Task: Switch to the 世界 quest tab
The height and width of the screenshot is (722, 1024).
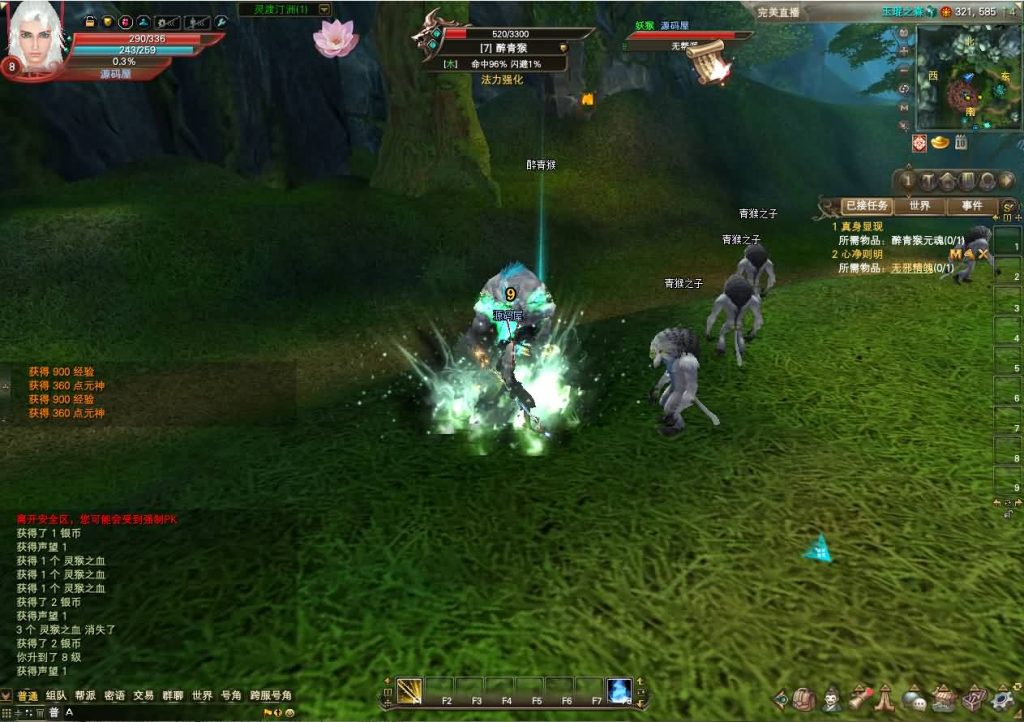Action: (920, 206)
